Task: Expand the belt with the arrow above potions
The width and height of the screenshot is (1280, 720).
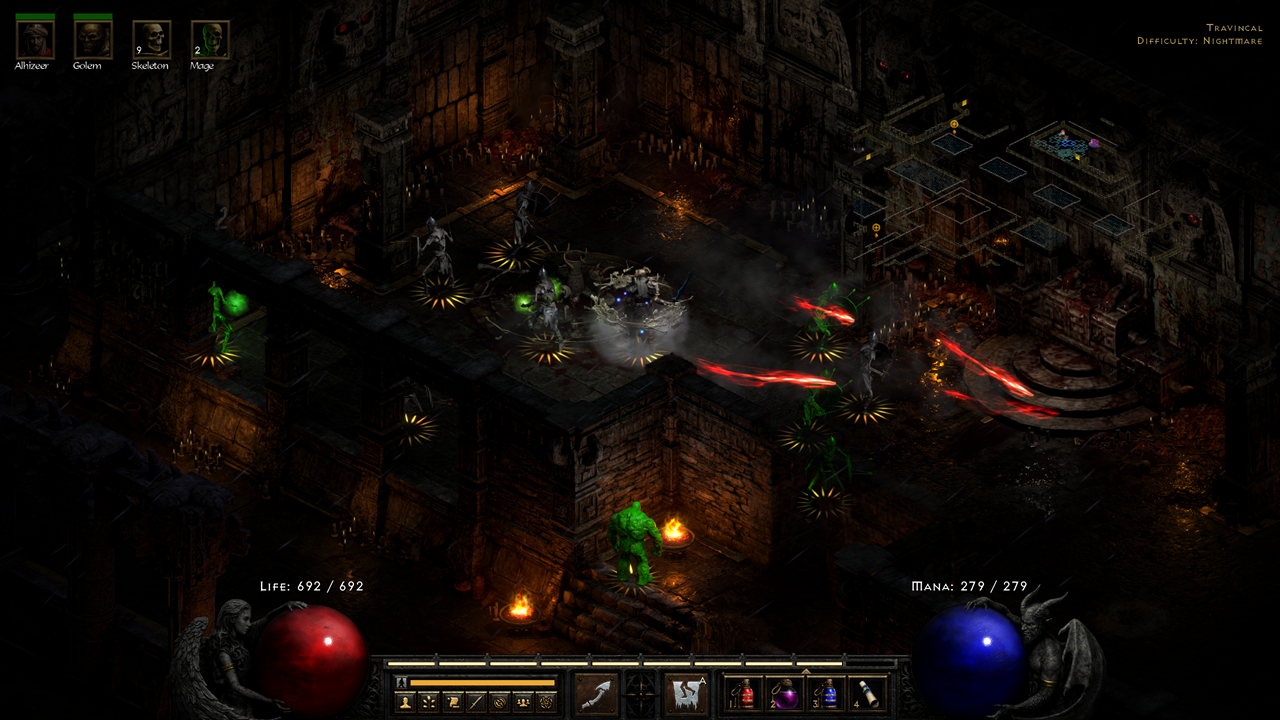Action: pos(805,671)
